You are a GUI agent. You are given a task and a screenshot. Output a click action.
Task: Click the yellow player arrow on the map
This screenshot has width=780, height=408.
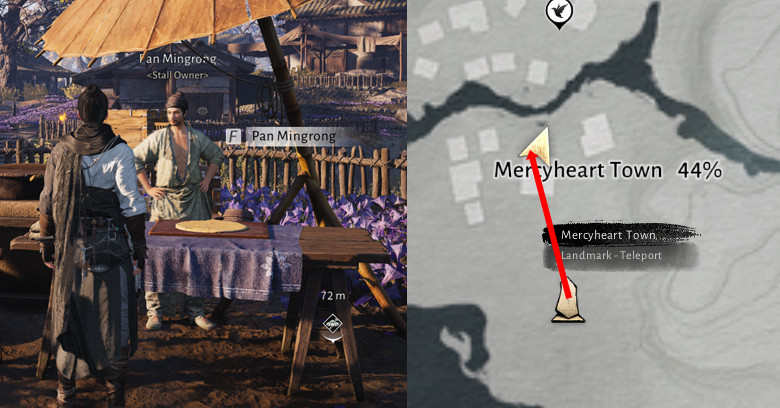pyautogui.click(x=538, y=144)
